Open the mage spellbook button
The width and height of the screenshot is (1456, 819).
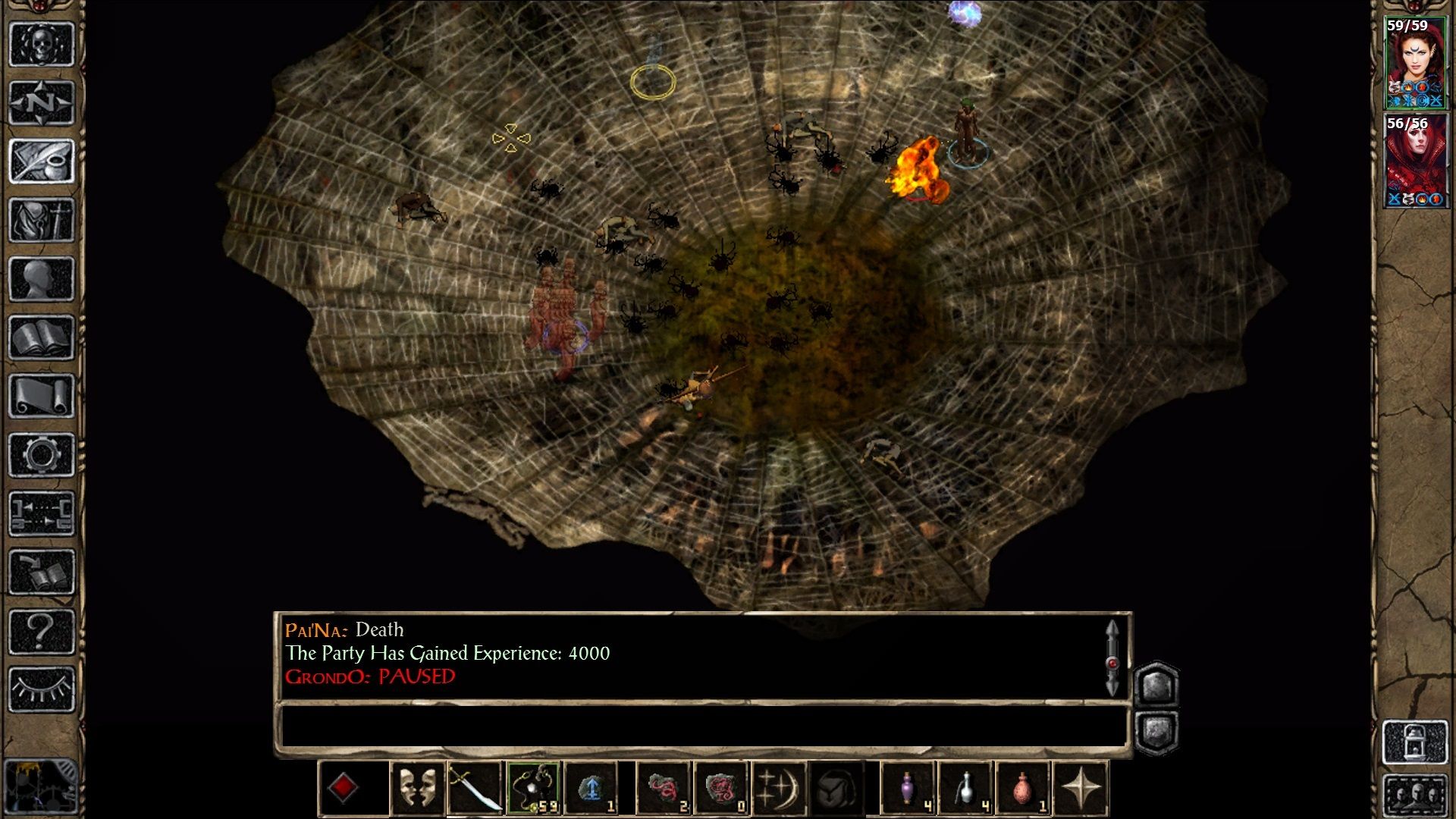coord(42,337)
